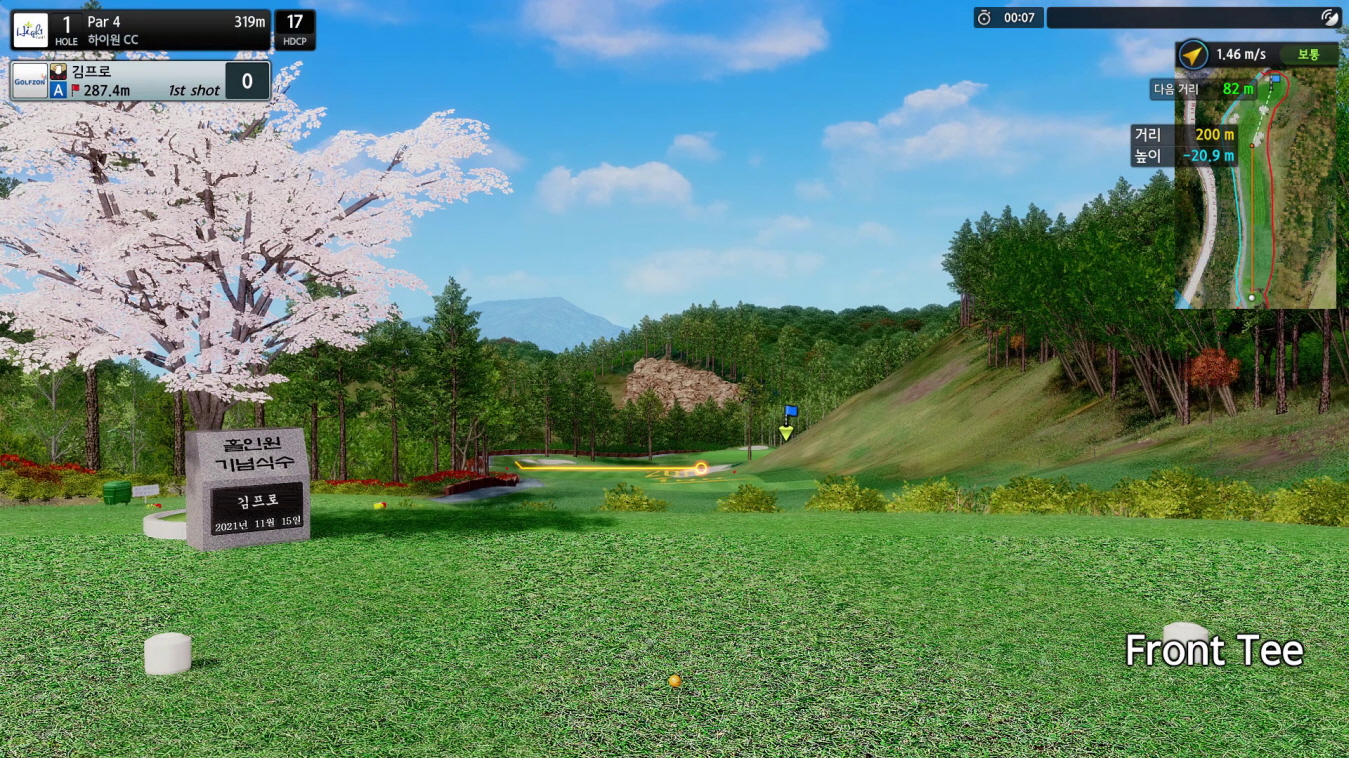Click the Golfzon logo badge
Screen dimensions: 1349x758
(x=28, y=81)
